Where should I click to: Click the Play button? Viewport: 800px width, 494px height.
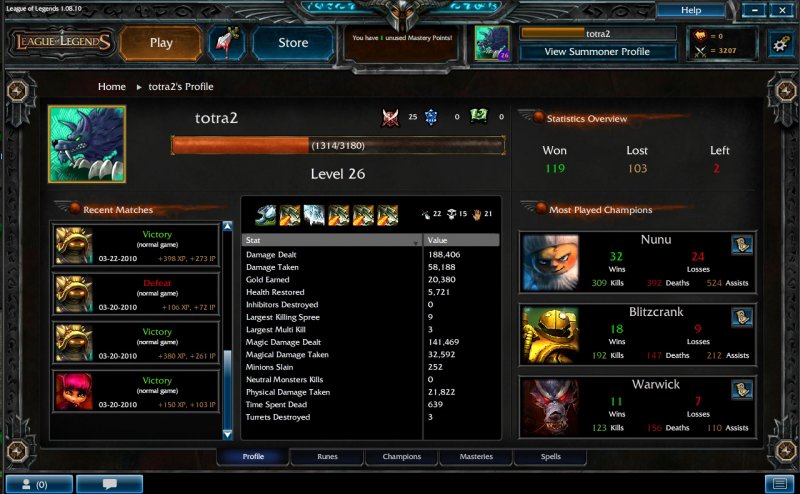pos(161,43)
